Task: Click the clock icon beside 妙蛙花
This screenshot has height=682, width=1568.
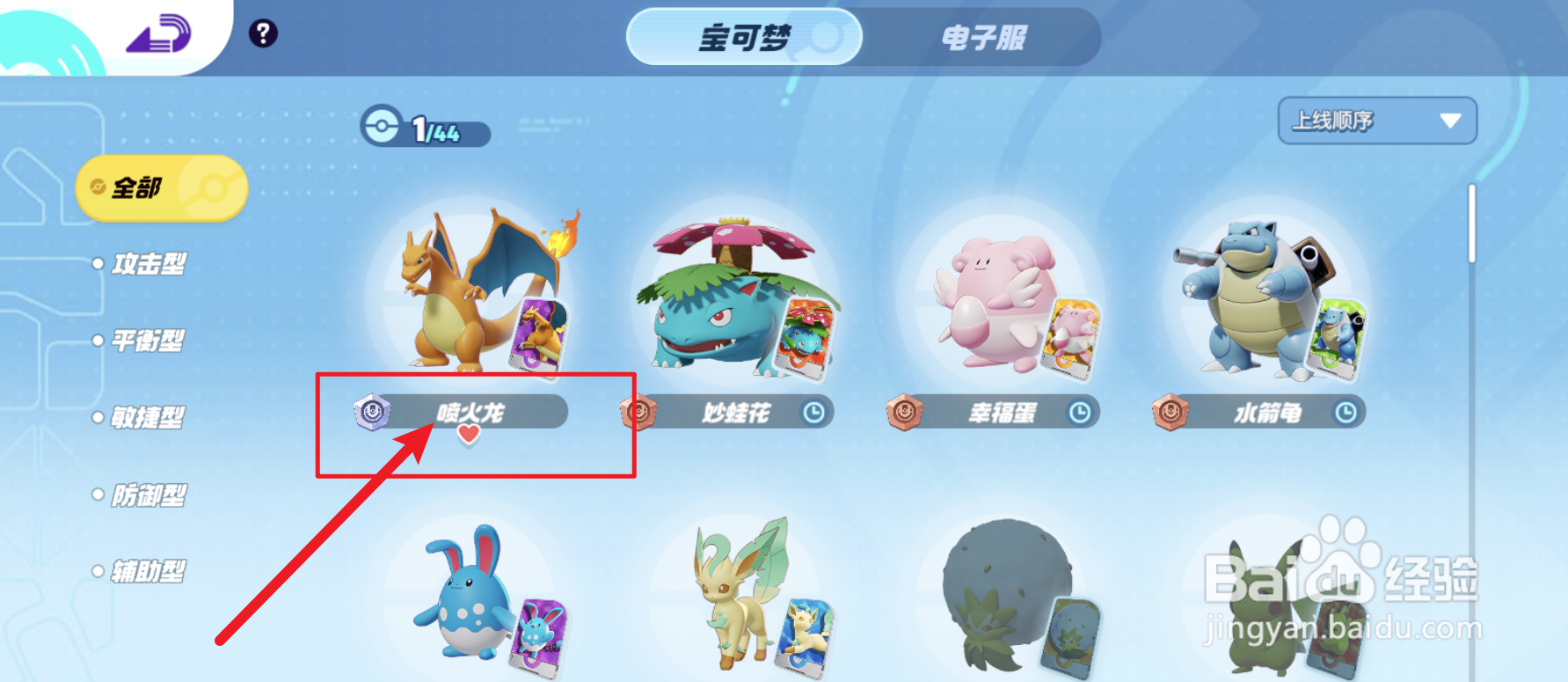Action: tap(814, 413)
